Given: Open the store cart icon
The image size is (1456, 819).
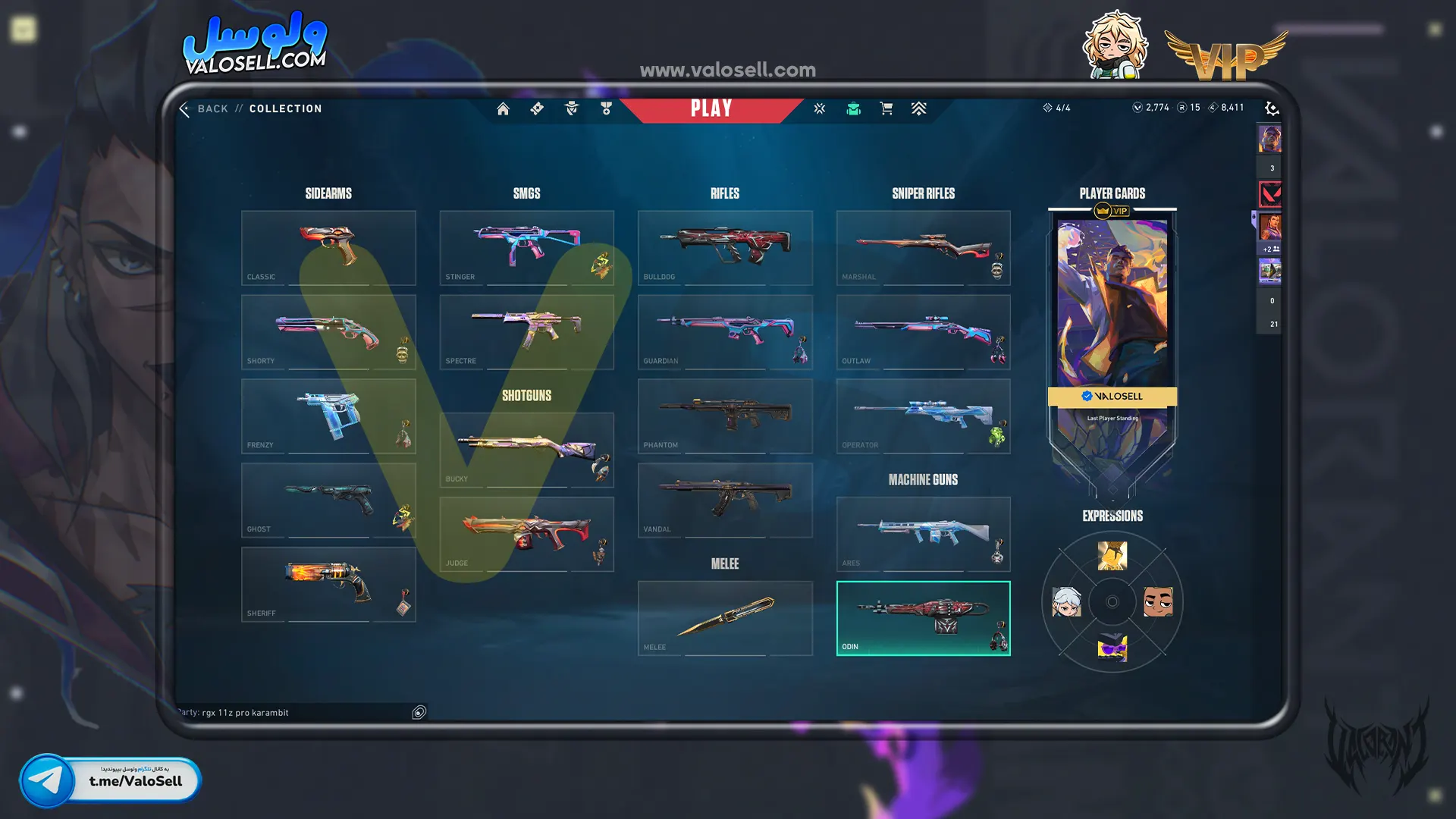Looking at the screenshot, I should click(886, 108).
